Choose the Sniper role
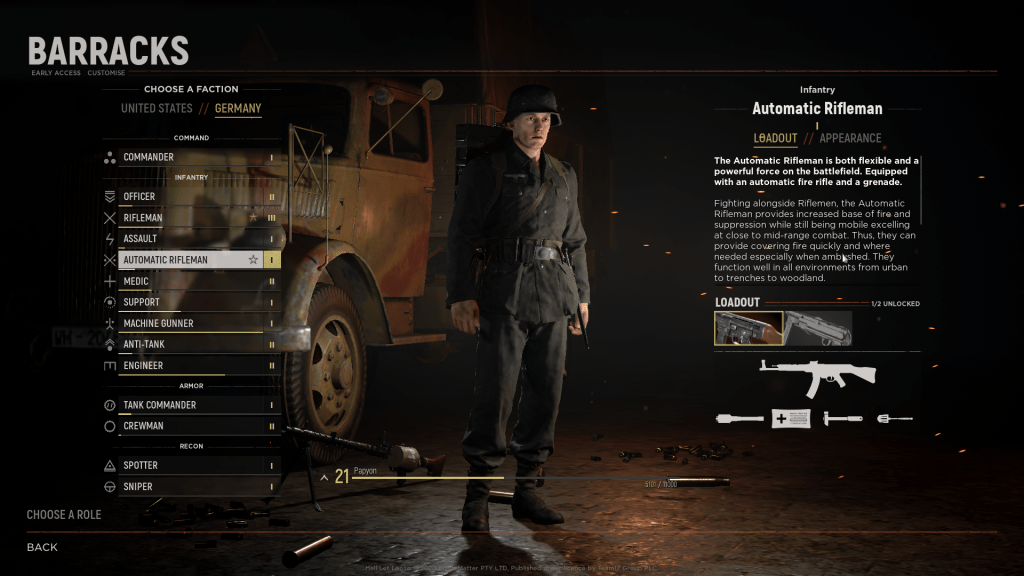 pyautogui.click(x=190, y=487)
